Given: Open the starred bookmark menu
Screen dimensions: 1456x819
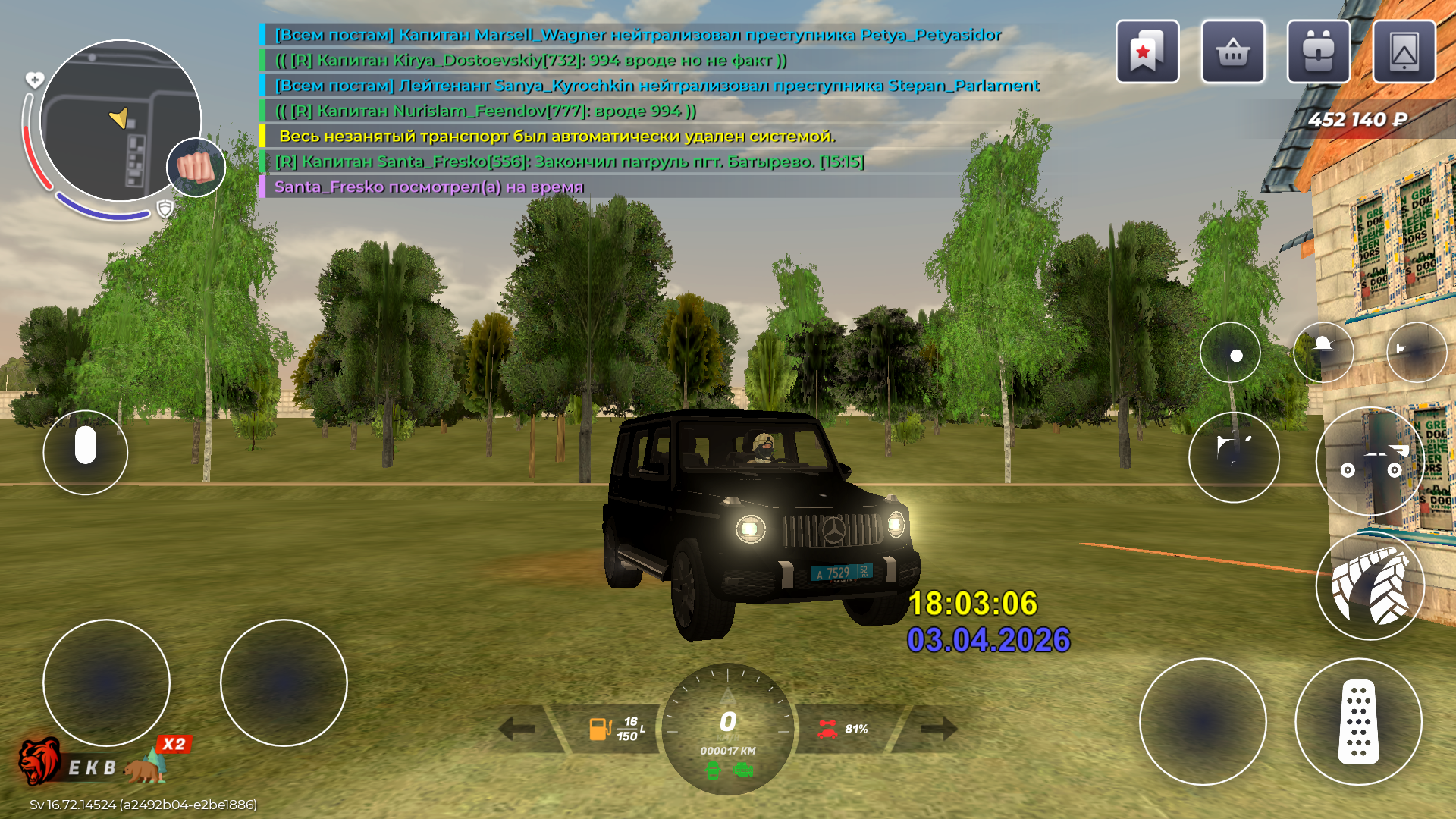Looking at the screenshot, I should pos(1147,52).
